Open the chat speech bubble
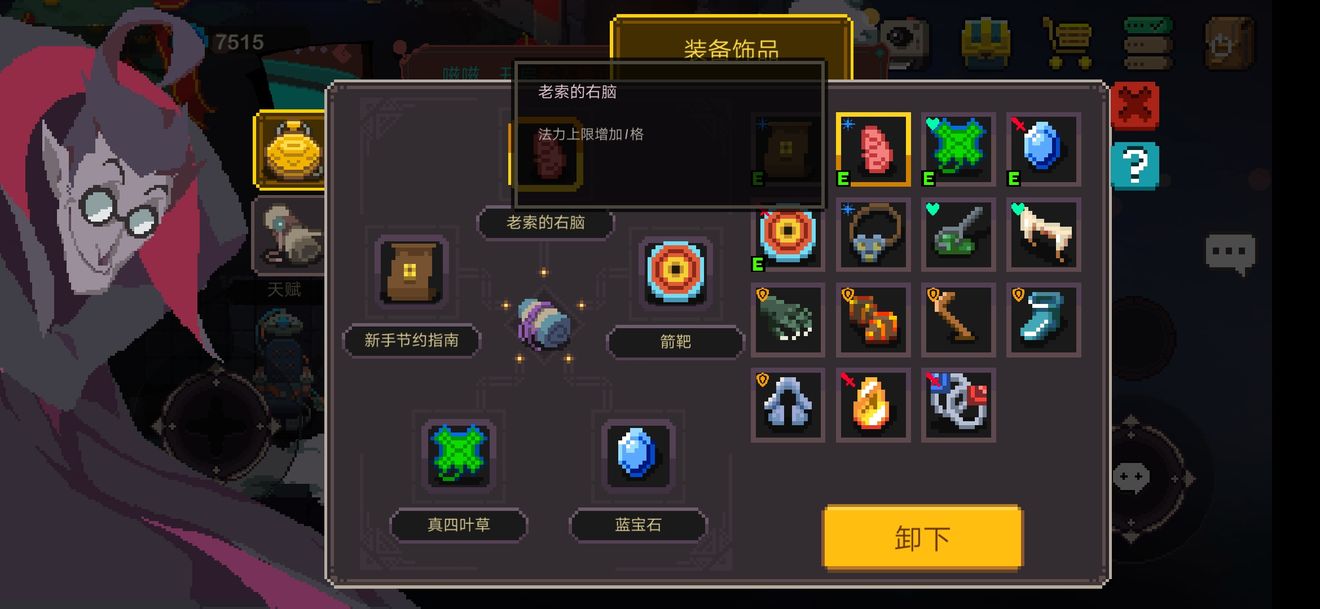This screenshot has width=1320, height=609. point(1229,254)
